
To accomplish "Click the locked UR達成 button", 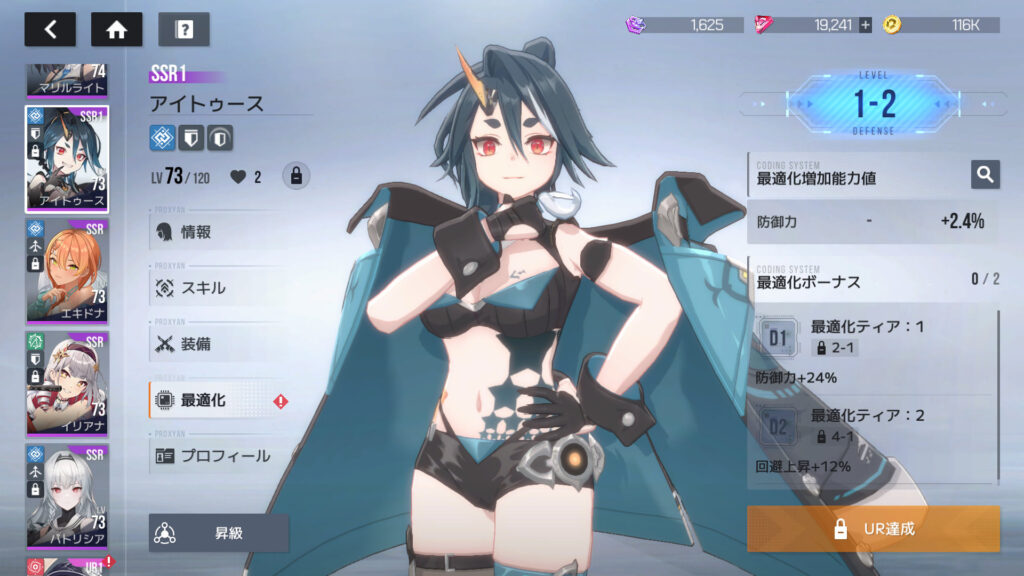I will (873, 529).
